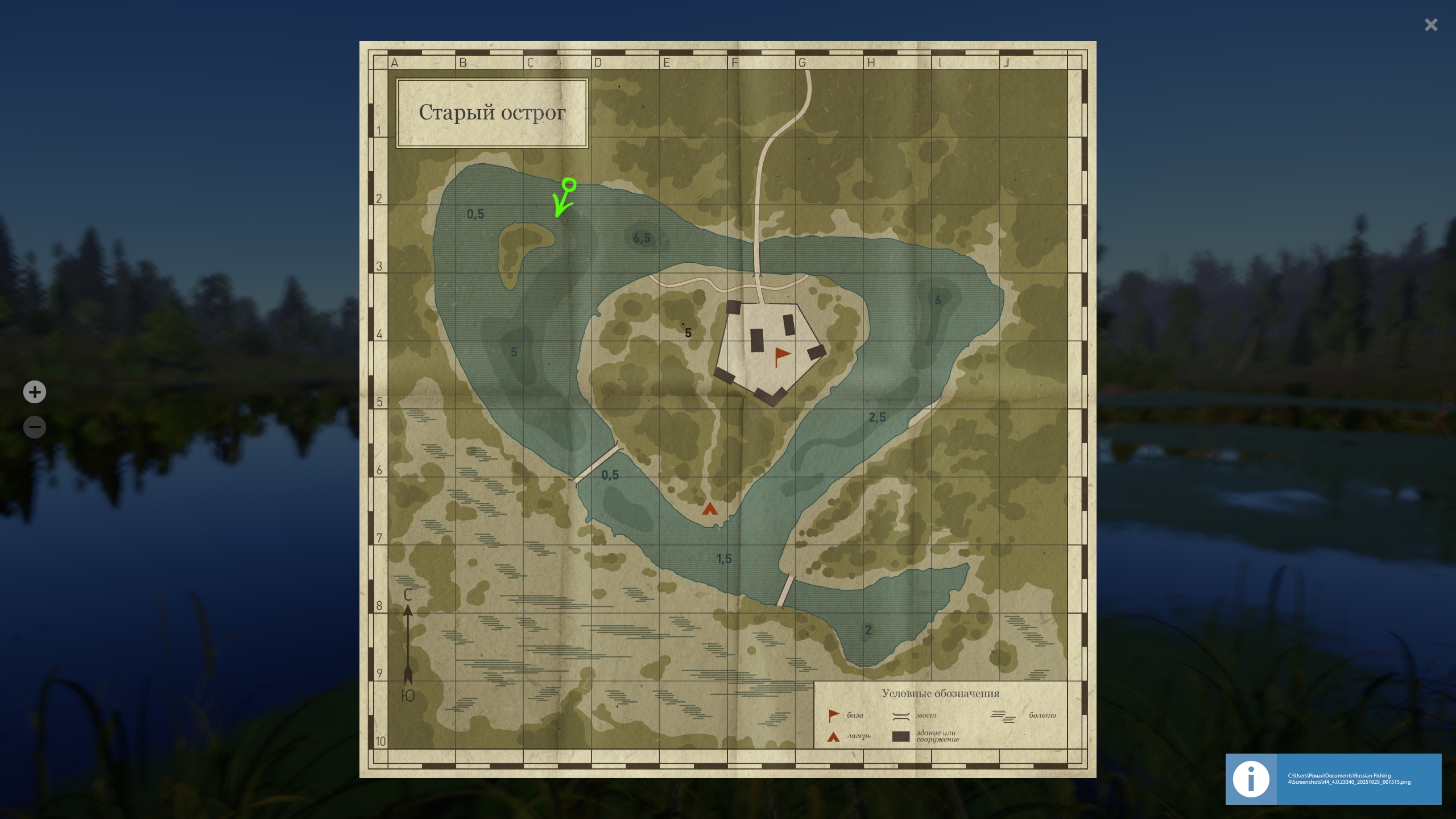Select the red camp triangle marker
The width and height of the screenshot is (1456, 819).
click(x=709, y=508)
